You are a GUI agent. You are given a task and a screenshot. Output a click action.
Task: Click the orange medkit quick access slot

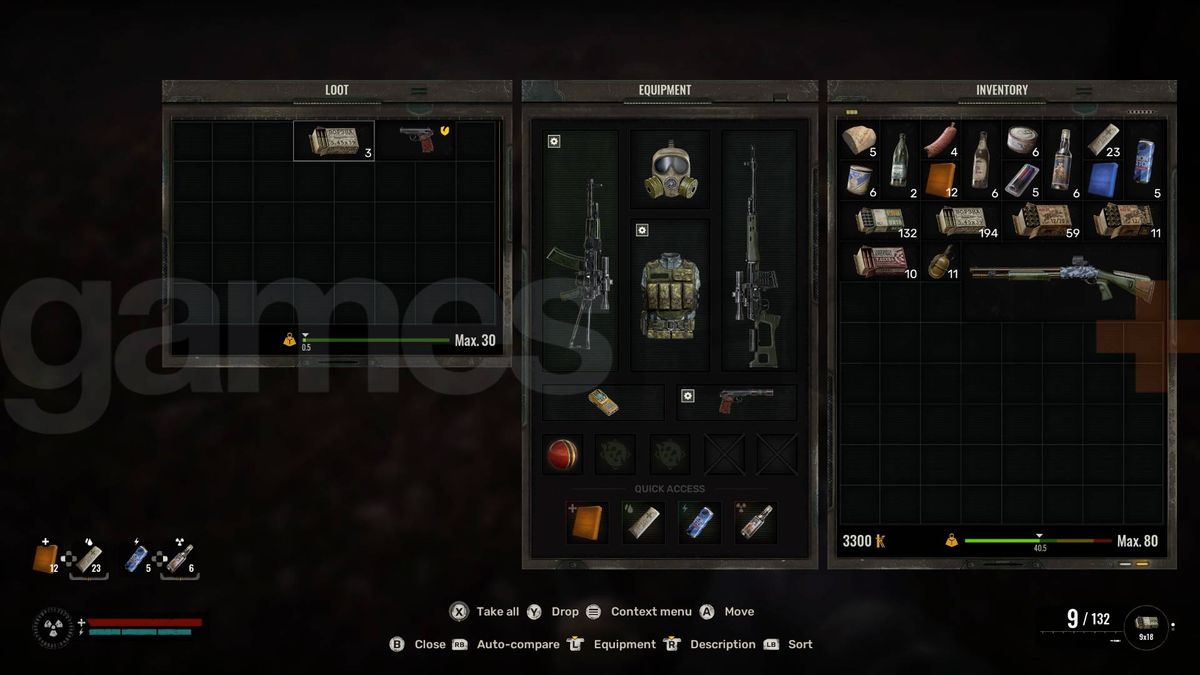coord(587,521)
